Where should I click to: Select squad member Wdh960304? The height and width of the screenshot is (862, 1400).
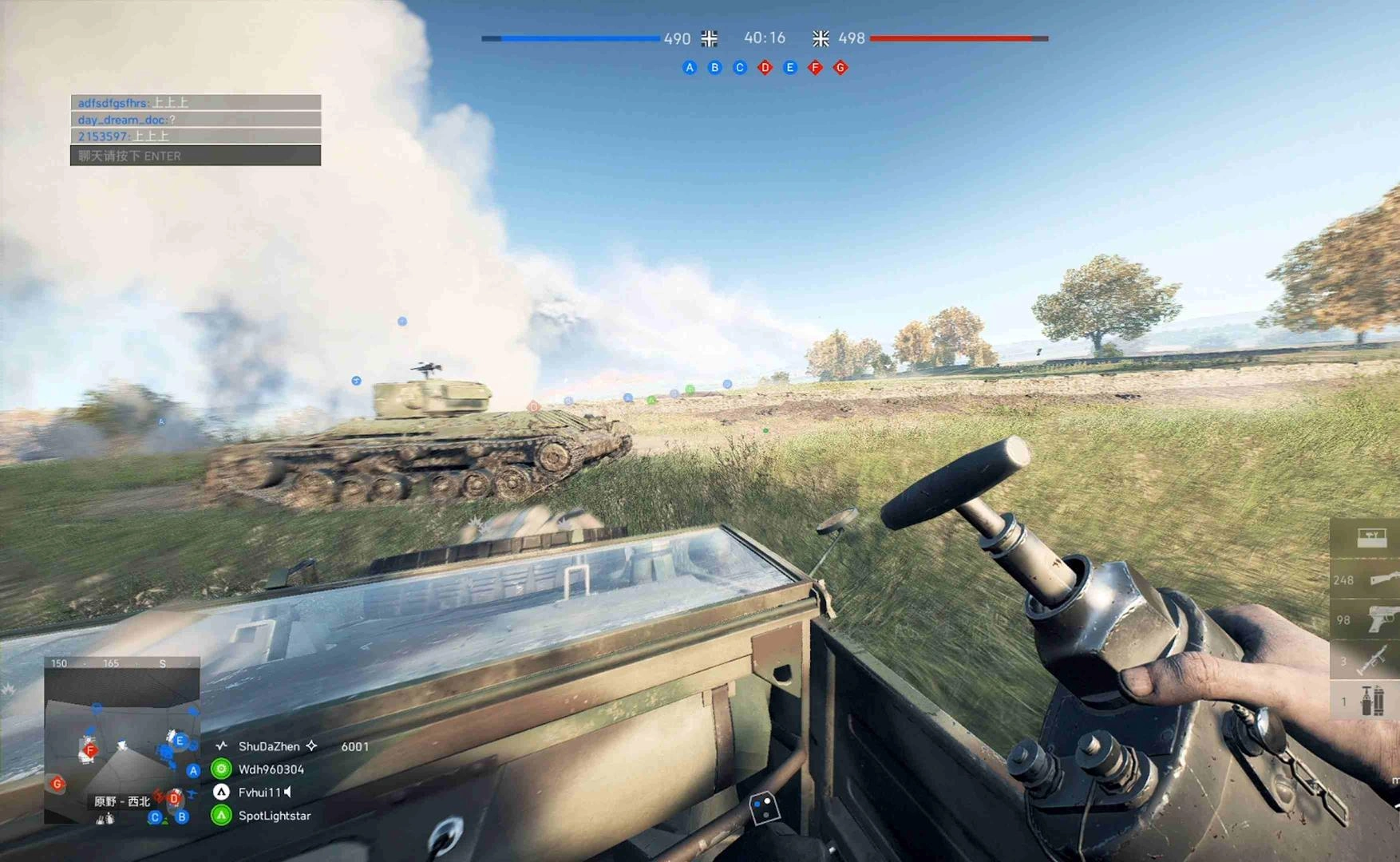tap(271, 769)
